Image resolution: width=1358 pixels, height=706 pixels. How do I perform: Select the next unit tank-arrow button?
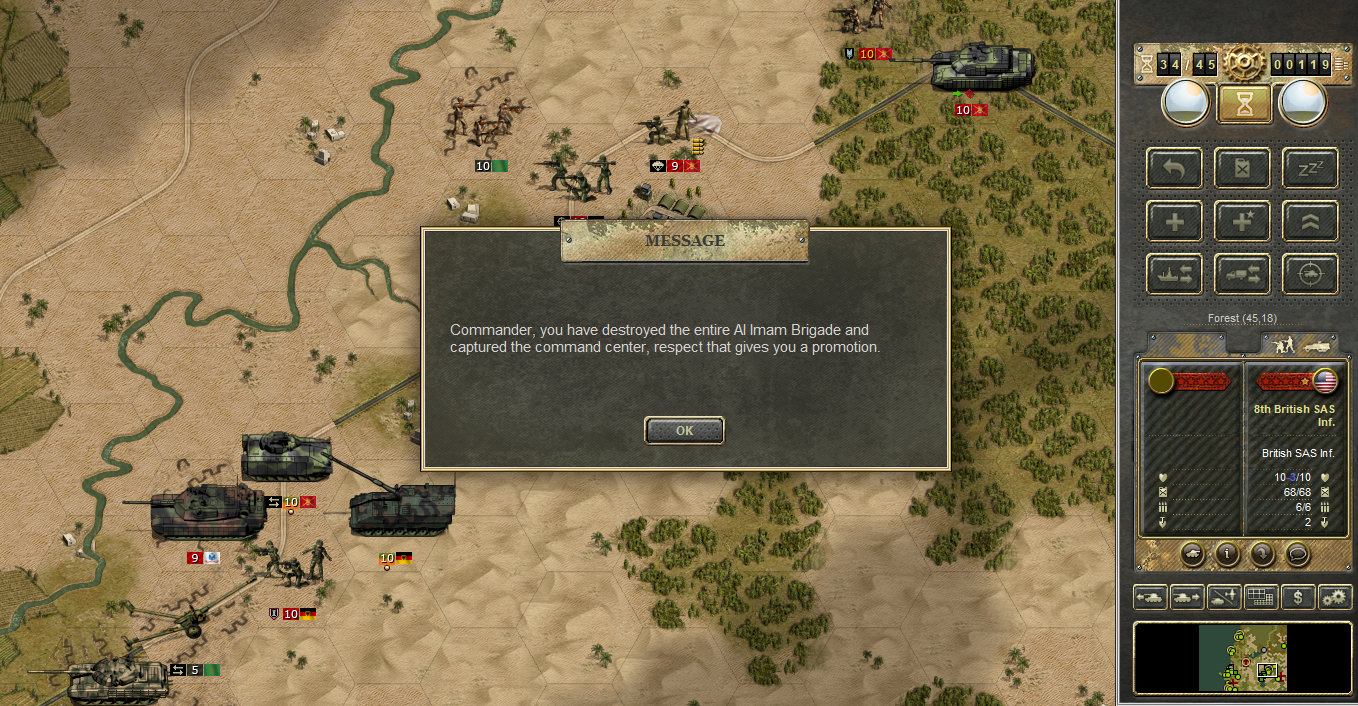tap(1187, 597)
